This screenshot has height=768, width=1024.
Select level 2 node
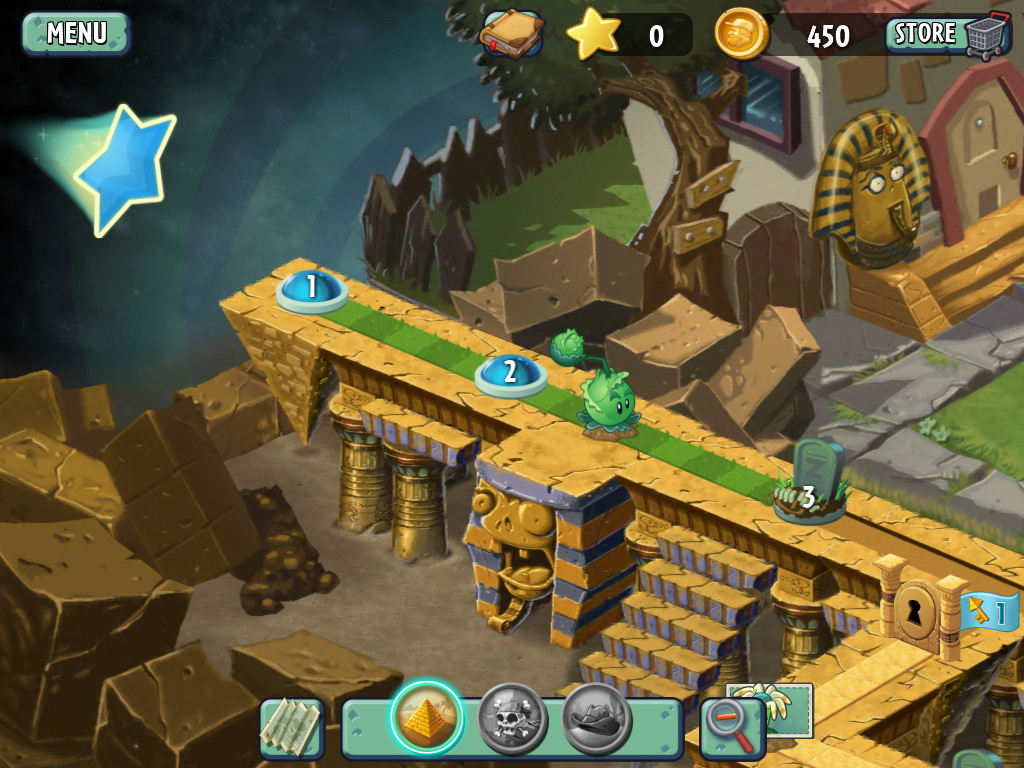(510, 374)
